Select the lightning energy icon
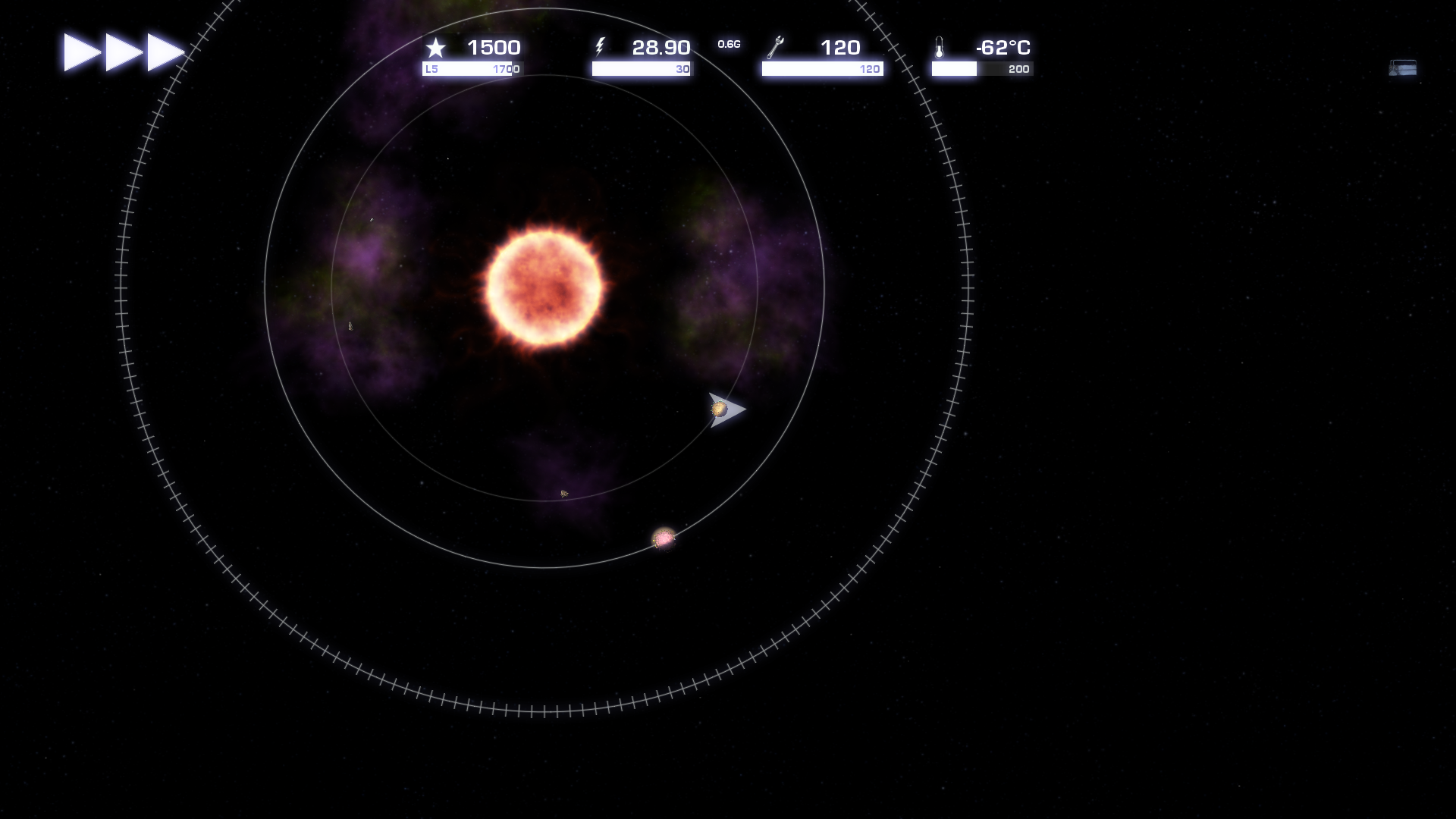This screenshot has width=1456, height=819. (x=601, y=47)
